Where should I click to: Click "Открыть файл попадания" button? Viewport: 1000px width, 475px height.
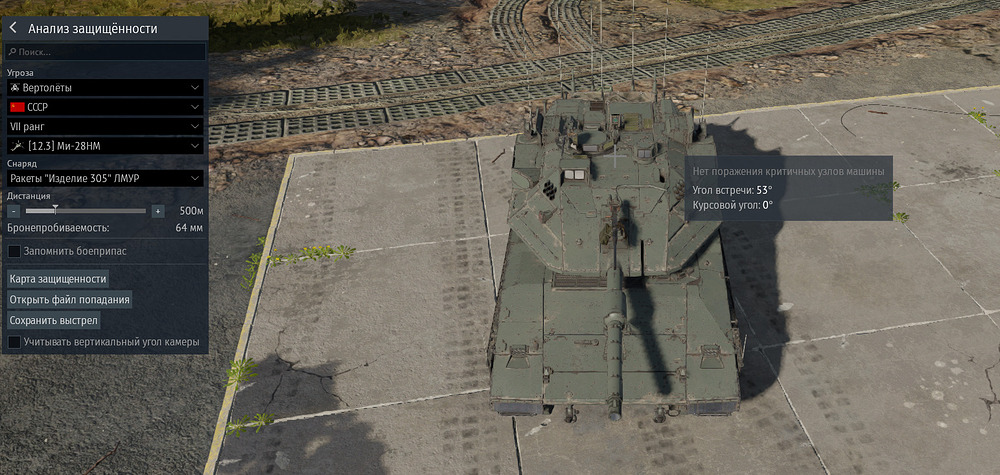click(69, 299)
